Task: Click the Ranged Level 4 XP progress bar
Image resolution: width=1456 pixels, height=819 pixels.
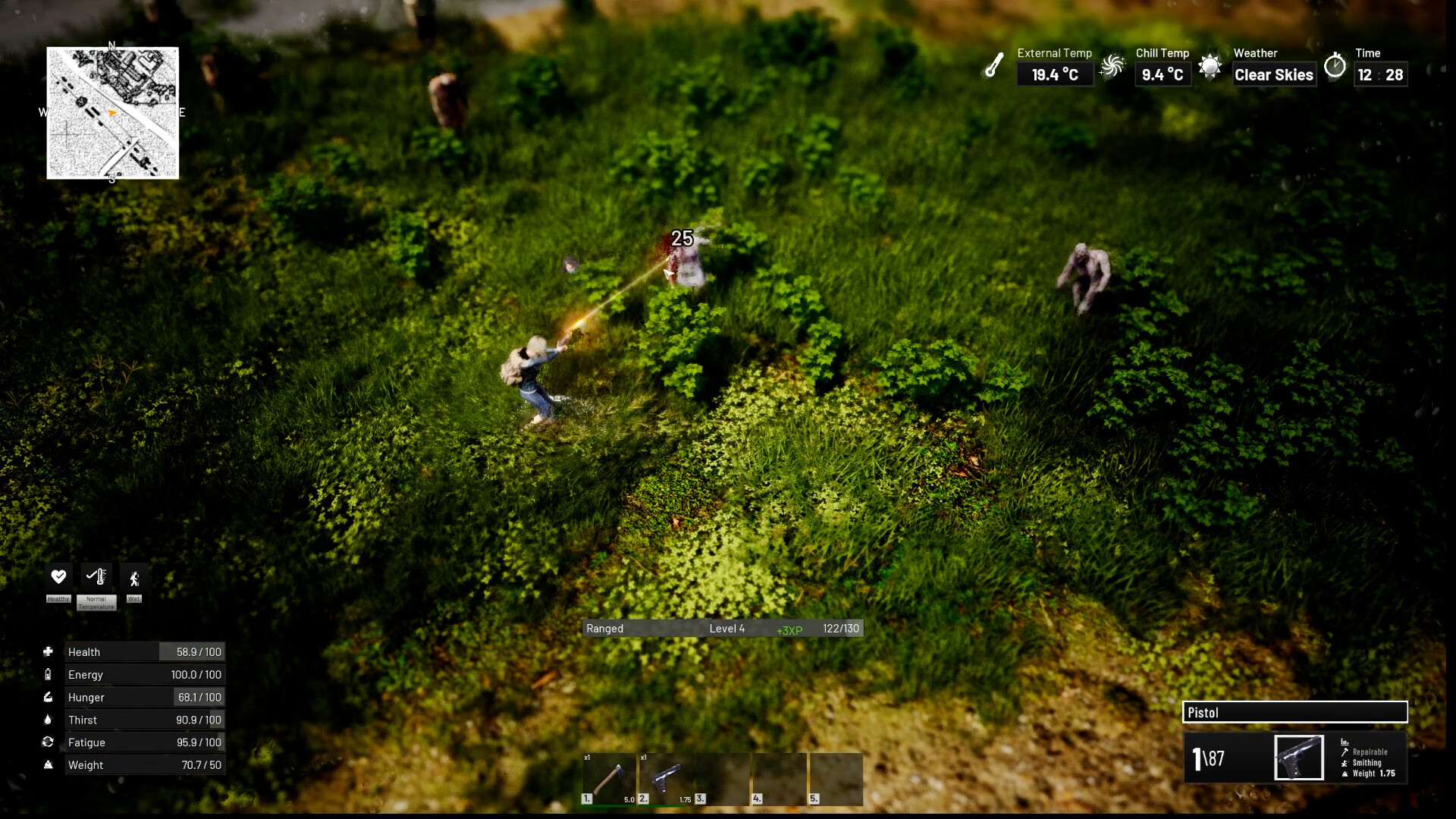Action: pyautogui.click(x=722, y=628)
